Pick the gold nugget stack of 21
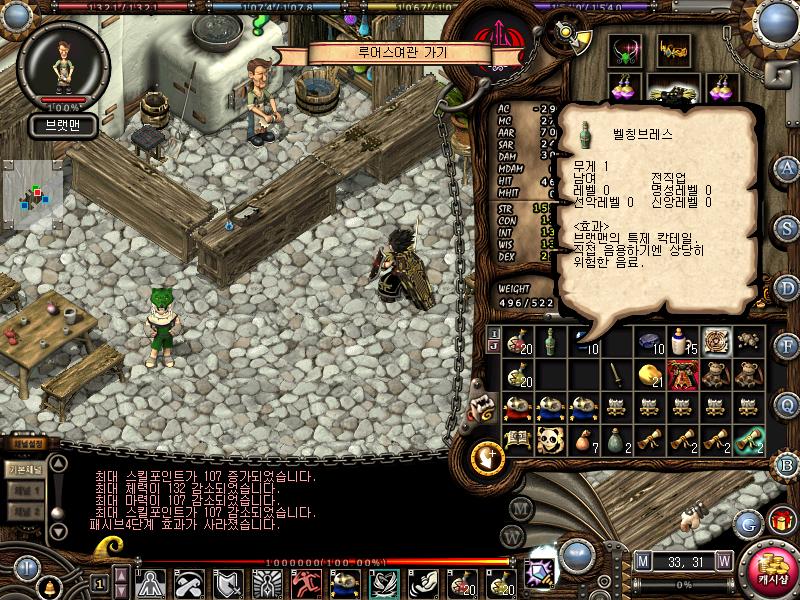Image resolution: width=800 pixels, height=600 pixels. click(651, 375)
